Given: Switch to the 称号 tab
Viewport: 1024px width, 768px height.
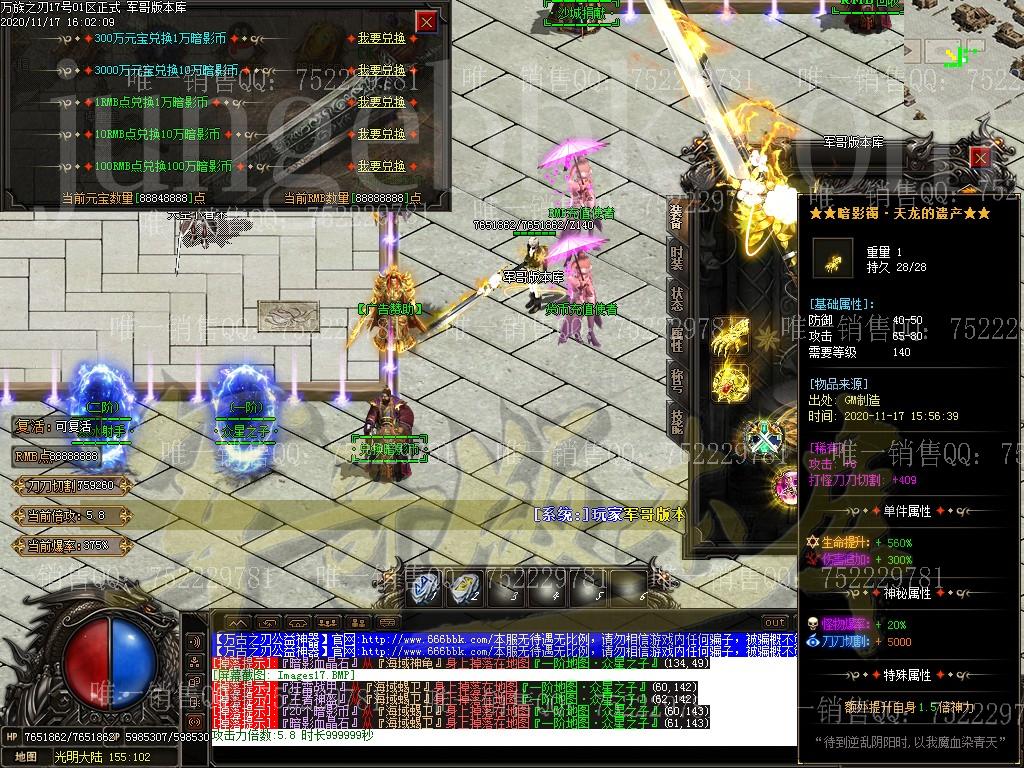Looking at the screenshot, I should [677, 381].
